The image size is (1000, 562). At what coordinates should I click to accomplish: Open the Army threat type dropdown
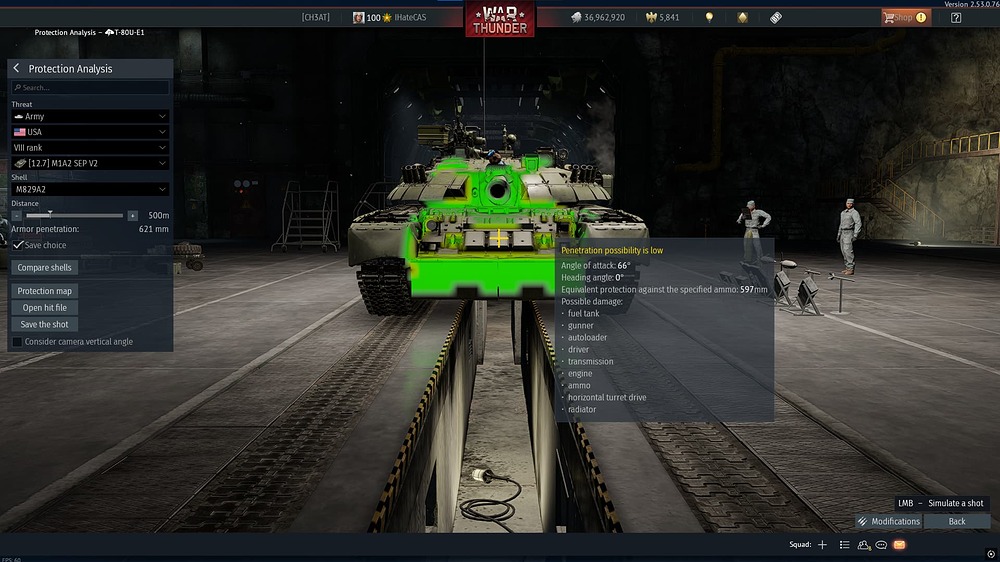(90, 117)
